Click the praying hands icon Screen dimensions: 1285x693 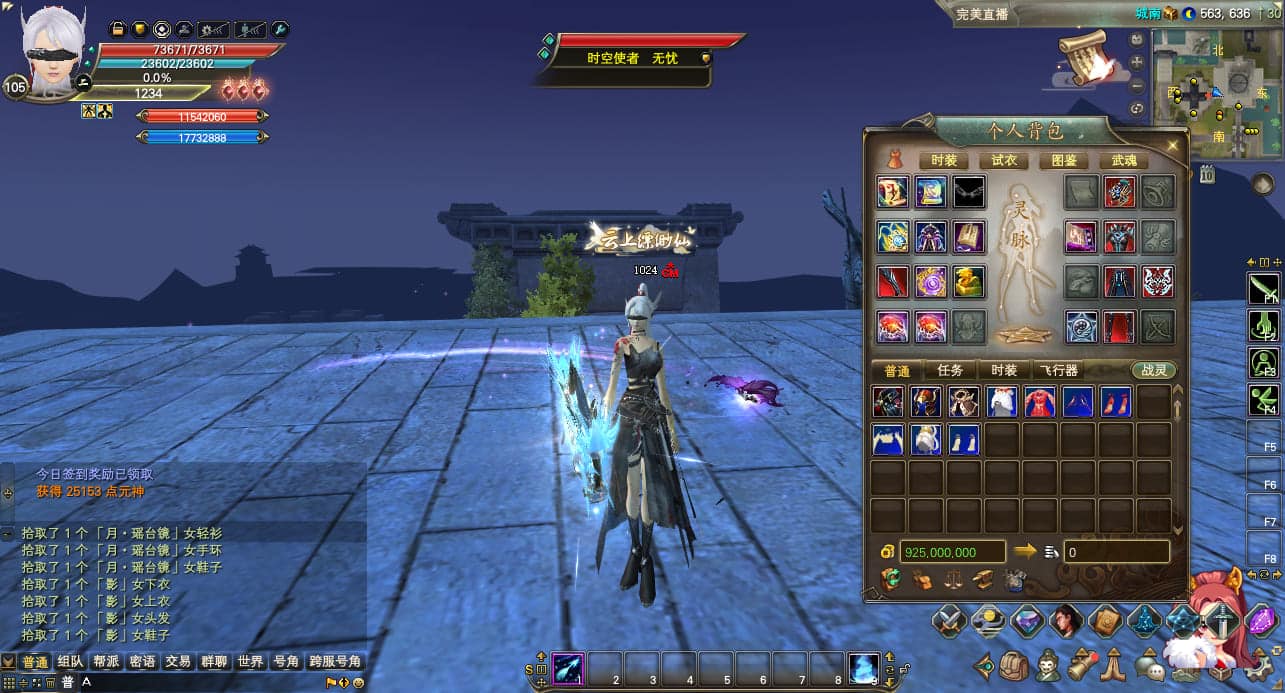pos(1115,665)
